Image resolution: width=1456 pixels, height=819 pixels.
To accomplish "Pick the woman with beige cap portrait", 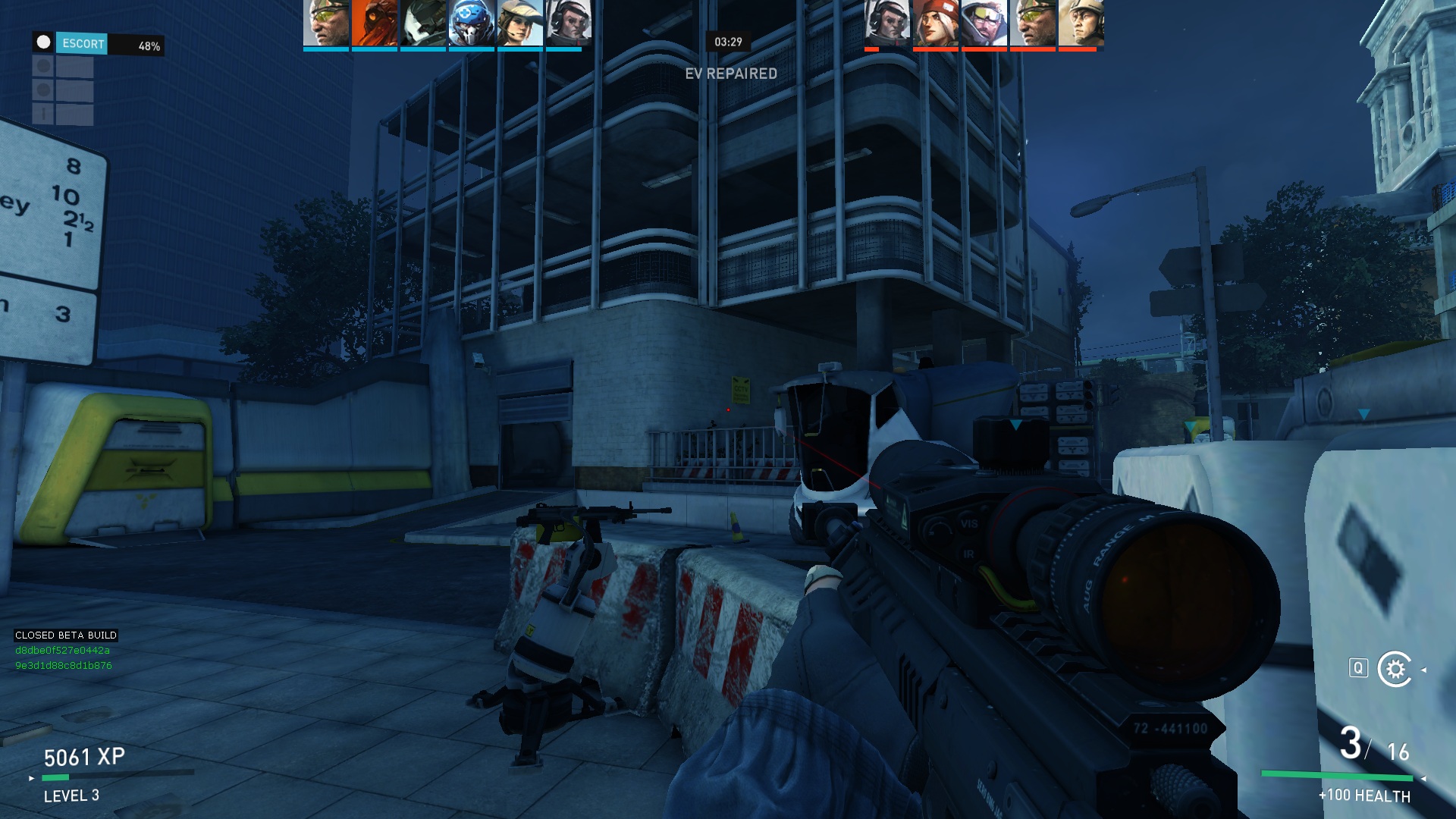I will (x=520, y=23).
